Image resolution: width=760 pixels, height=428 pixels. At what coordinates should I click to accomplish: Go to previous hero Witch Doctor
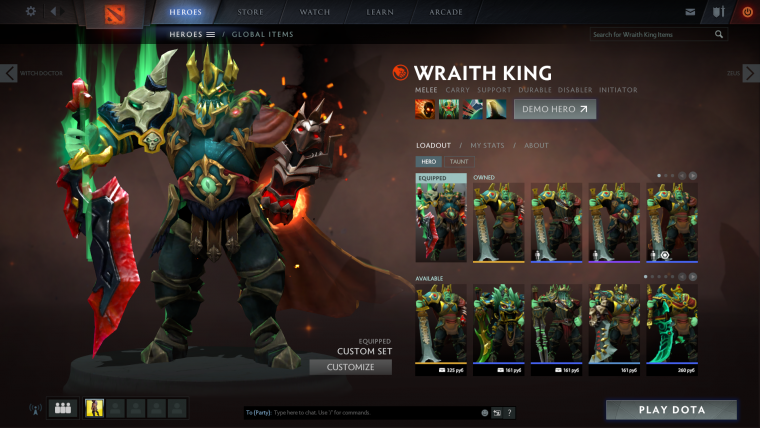point(9,73)
